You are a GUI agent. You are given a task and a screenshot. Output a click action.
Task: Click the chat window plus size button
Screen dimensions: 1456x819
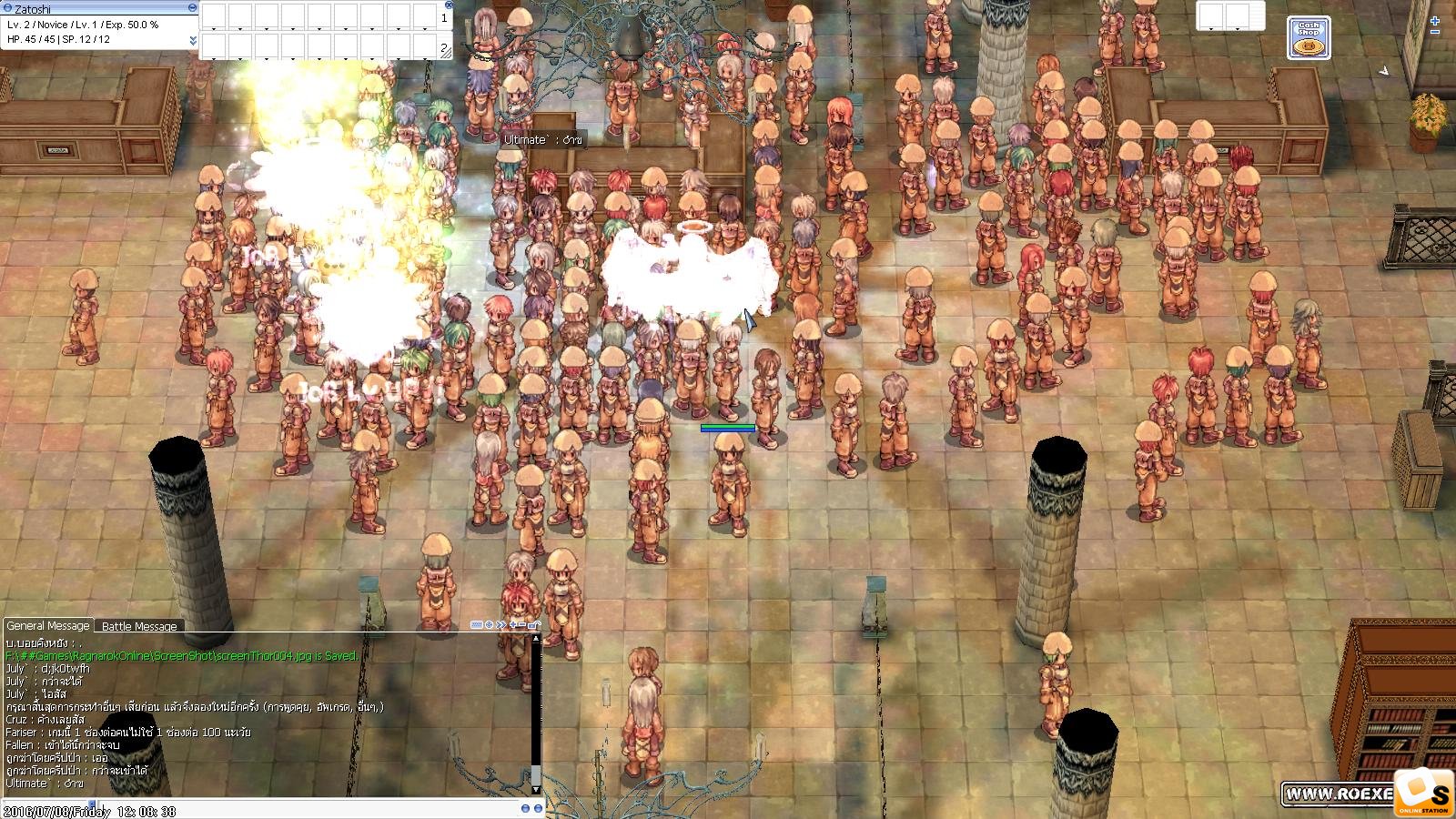tap(512, 625)
